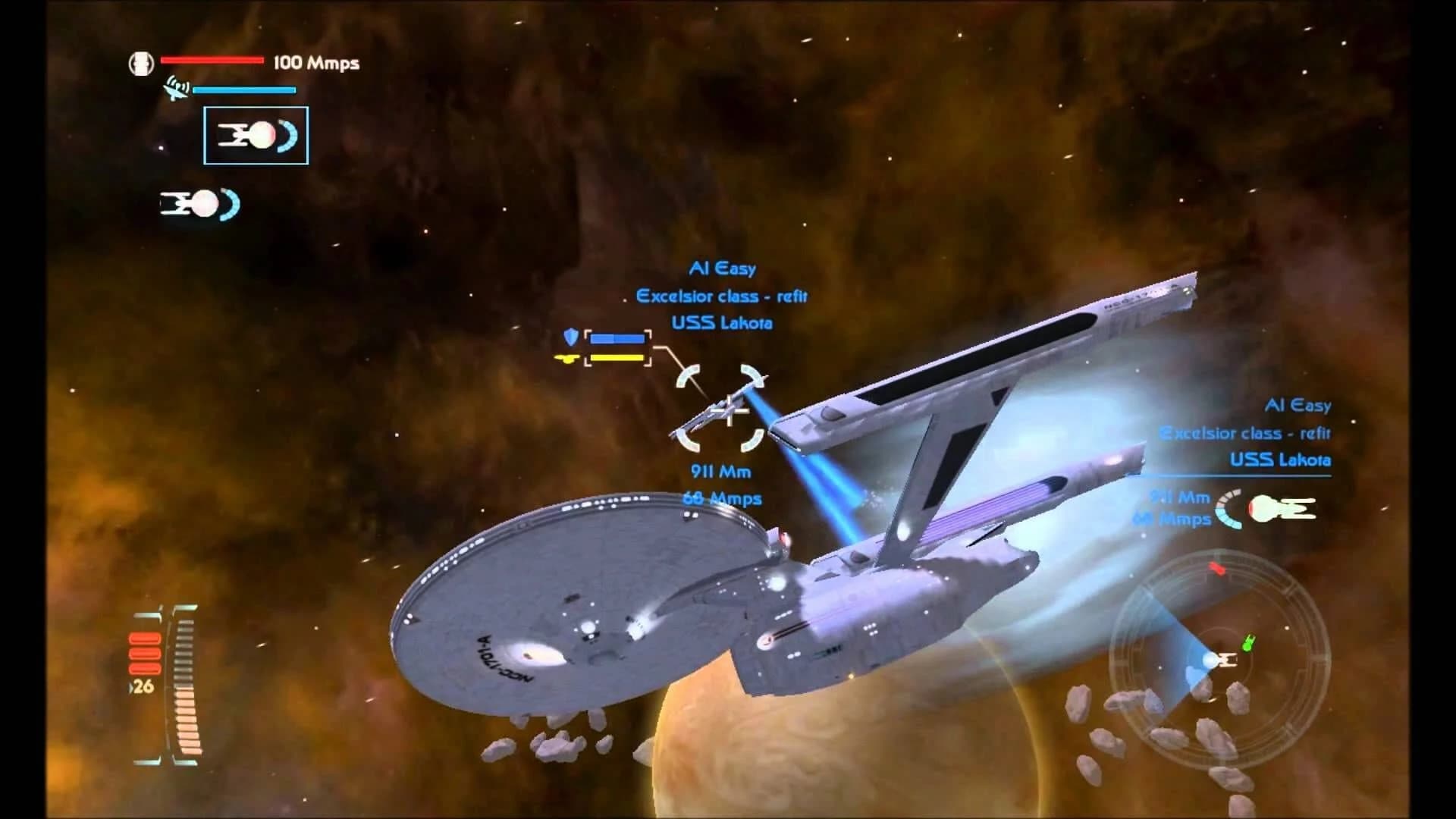Select the highlighted Enterprise ship icon in fleet roster
1456x819 pixels.
point(256,135)
